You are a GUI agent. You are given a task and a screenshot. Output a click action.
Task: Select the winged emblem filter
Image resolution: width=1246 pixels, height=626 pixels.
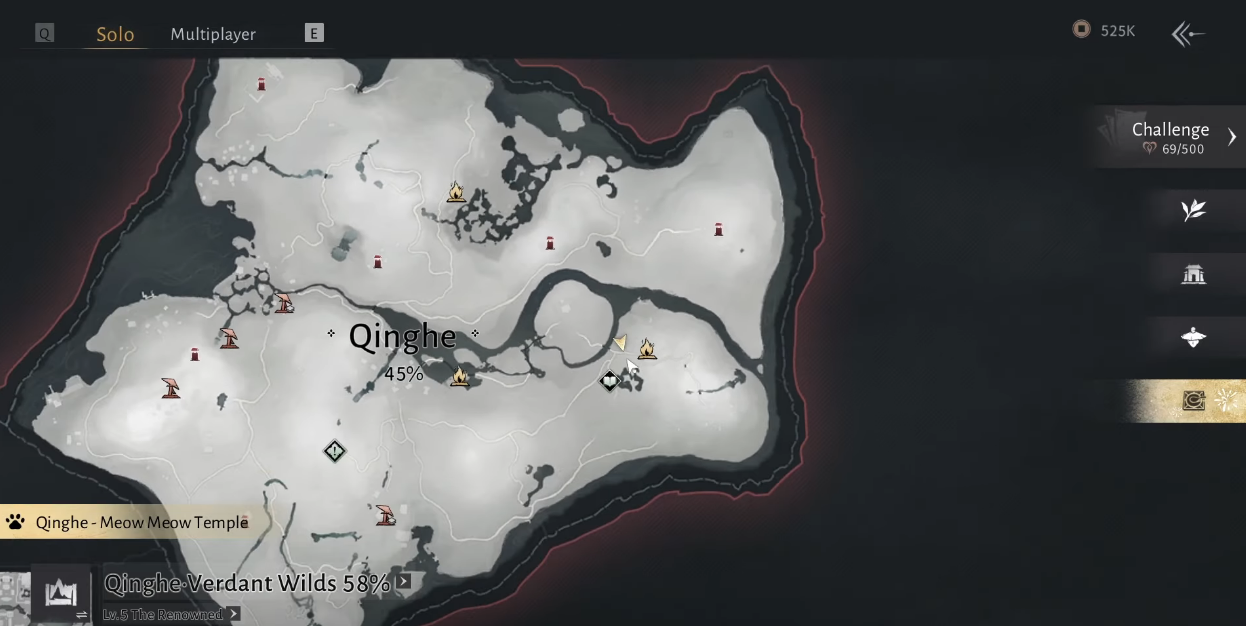pyautogui.click(x=1193, y=338)
